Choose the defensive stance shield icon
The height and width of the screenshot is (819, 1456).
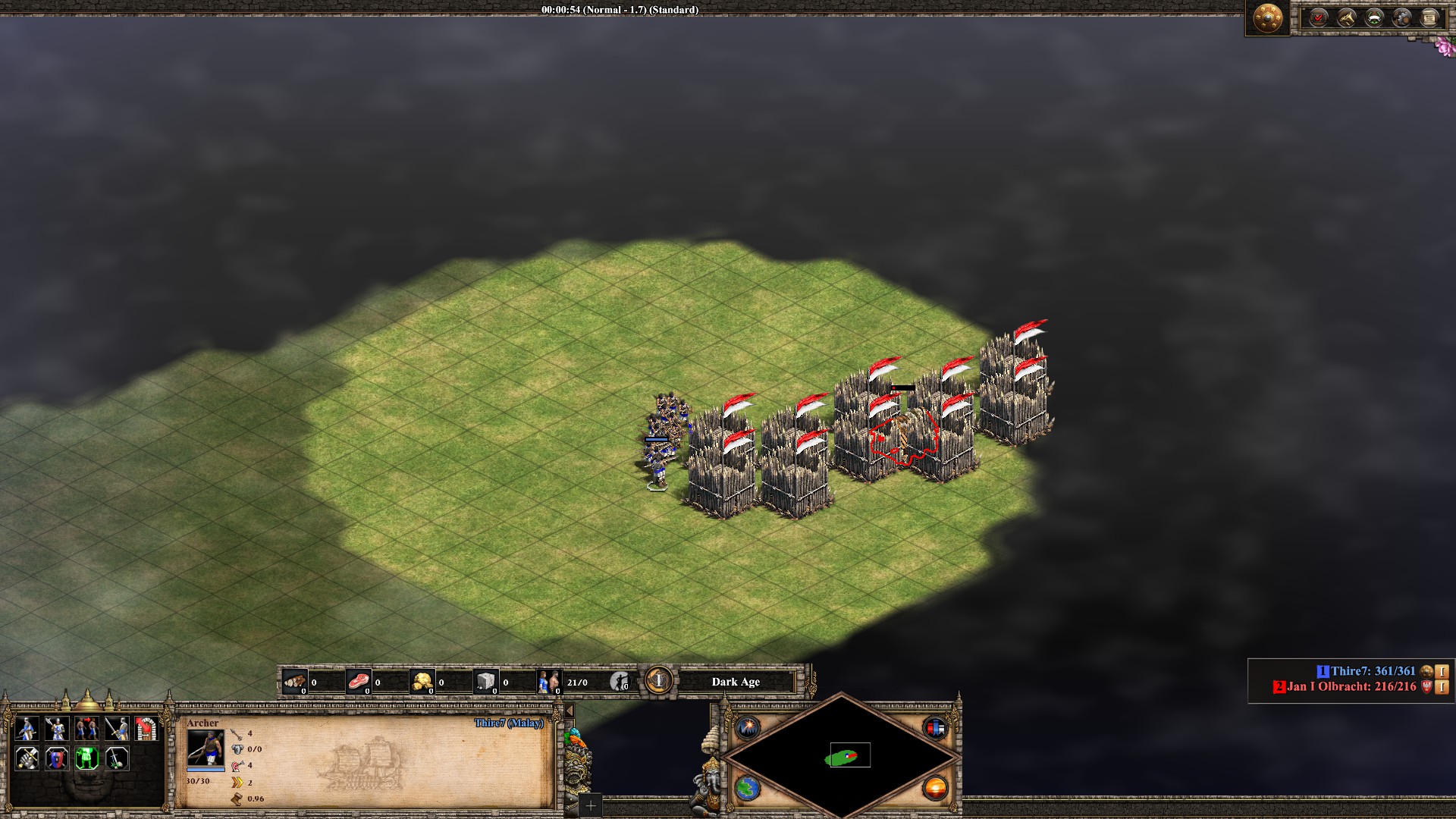[57, 758]
